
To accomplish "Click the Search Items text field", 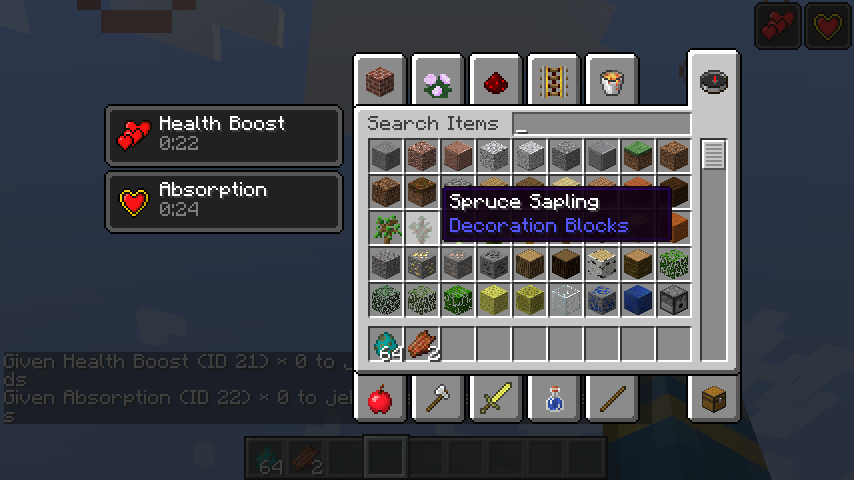I will pos(601,125).
